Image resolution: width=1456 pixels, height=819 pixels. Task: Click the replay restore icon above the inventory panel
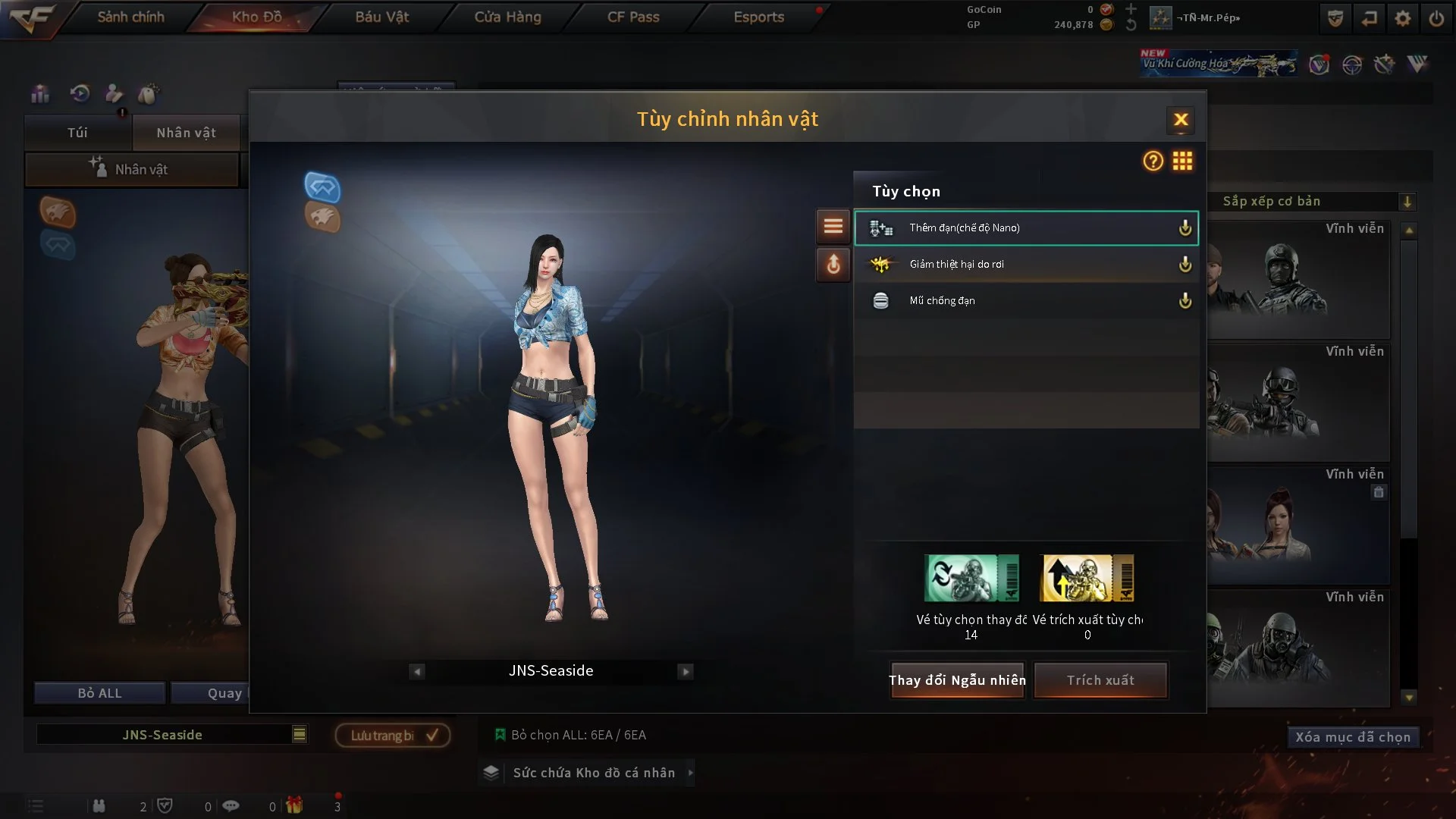point(79,93)
